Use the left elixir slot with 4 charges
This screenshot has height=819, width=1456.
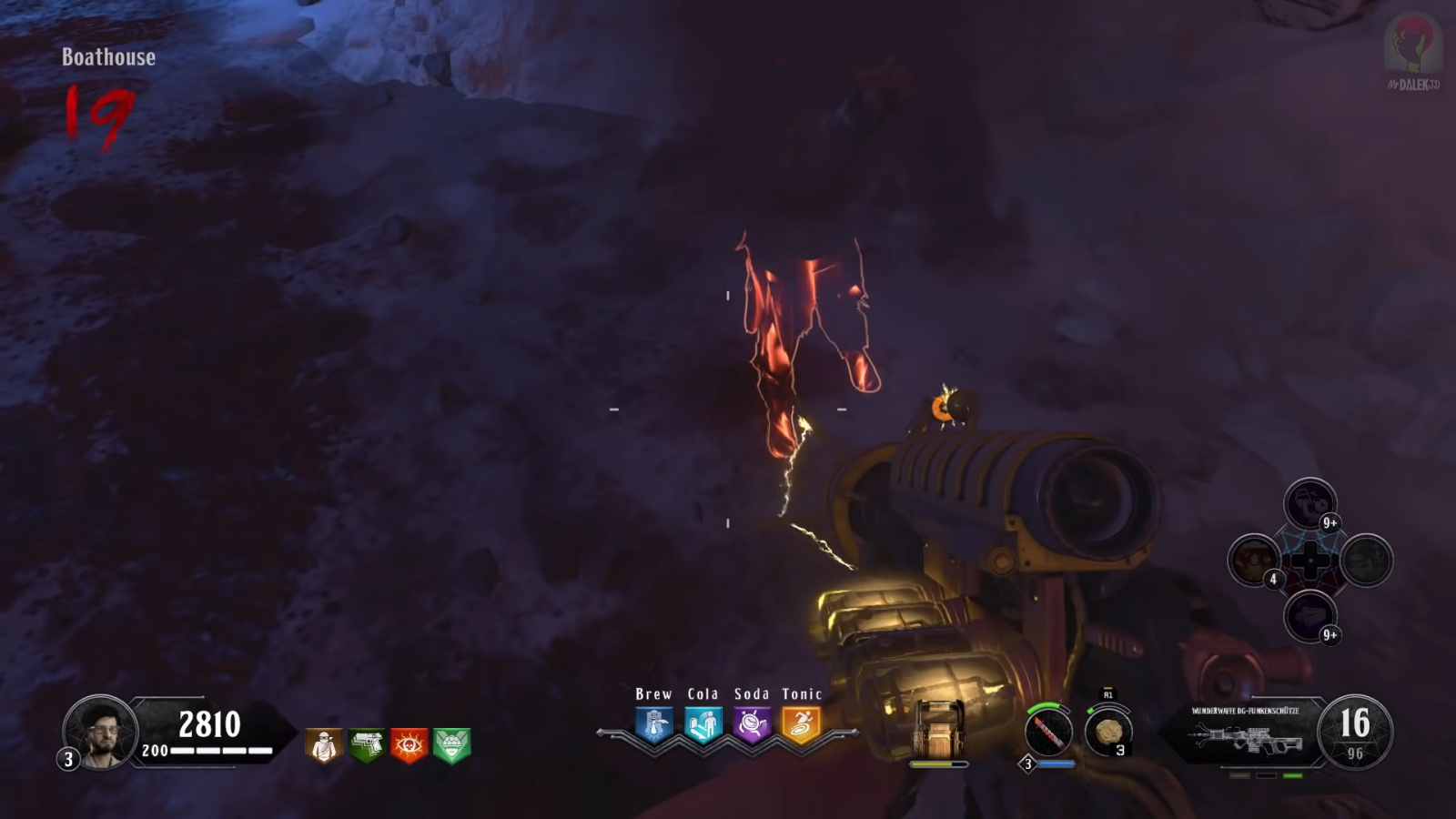tap(1255, 560)
